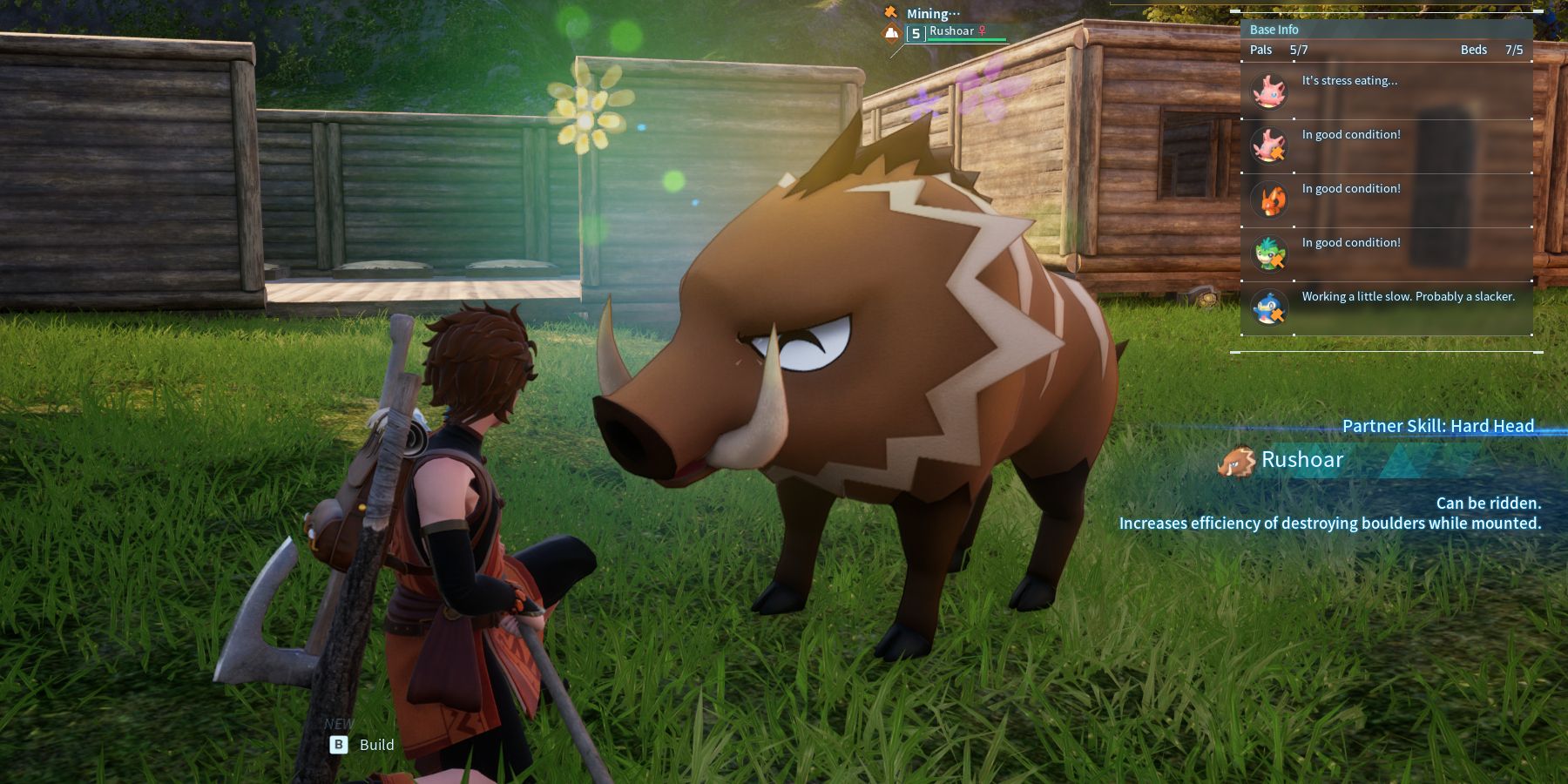Click the Base Info panel header
Image resolution: width=1568 pixels, height=784 pixels.
(x=1274, y=30)
